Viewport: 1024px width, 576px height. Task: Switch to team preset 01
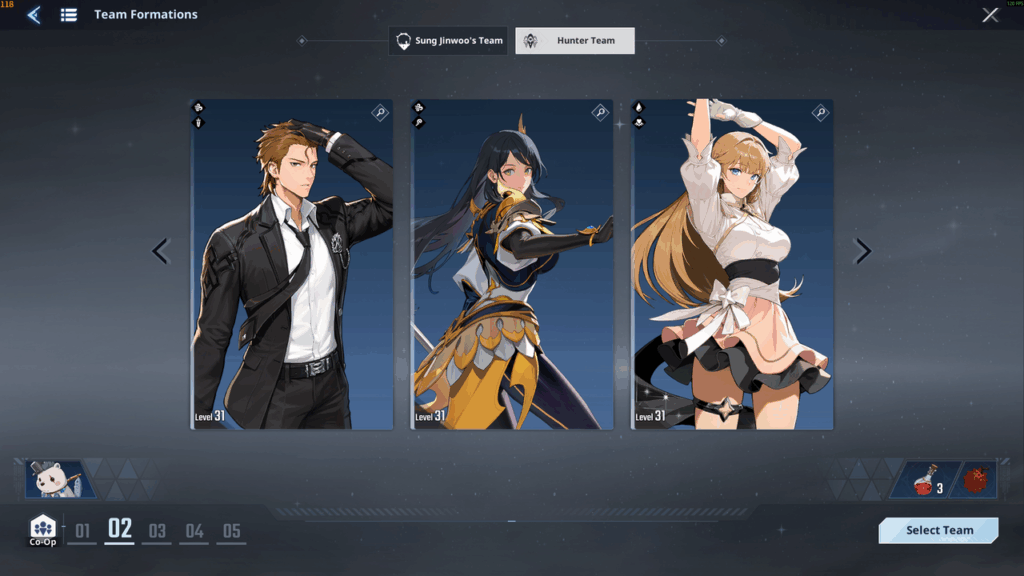tap(82, 531)
